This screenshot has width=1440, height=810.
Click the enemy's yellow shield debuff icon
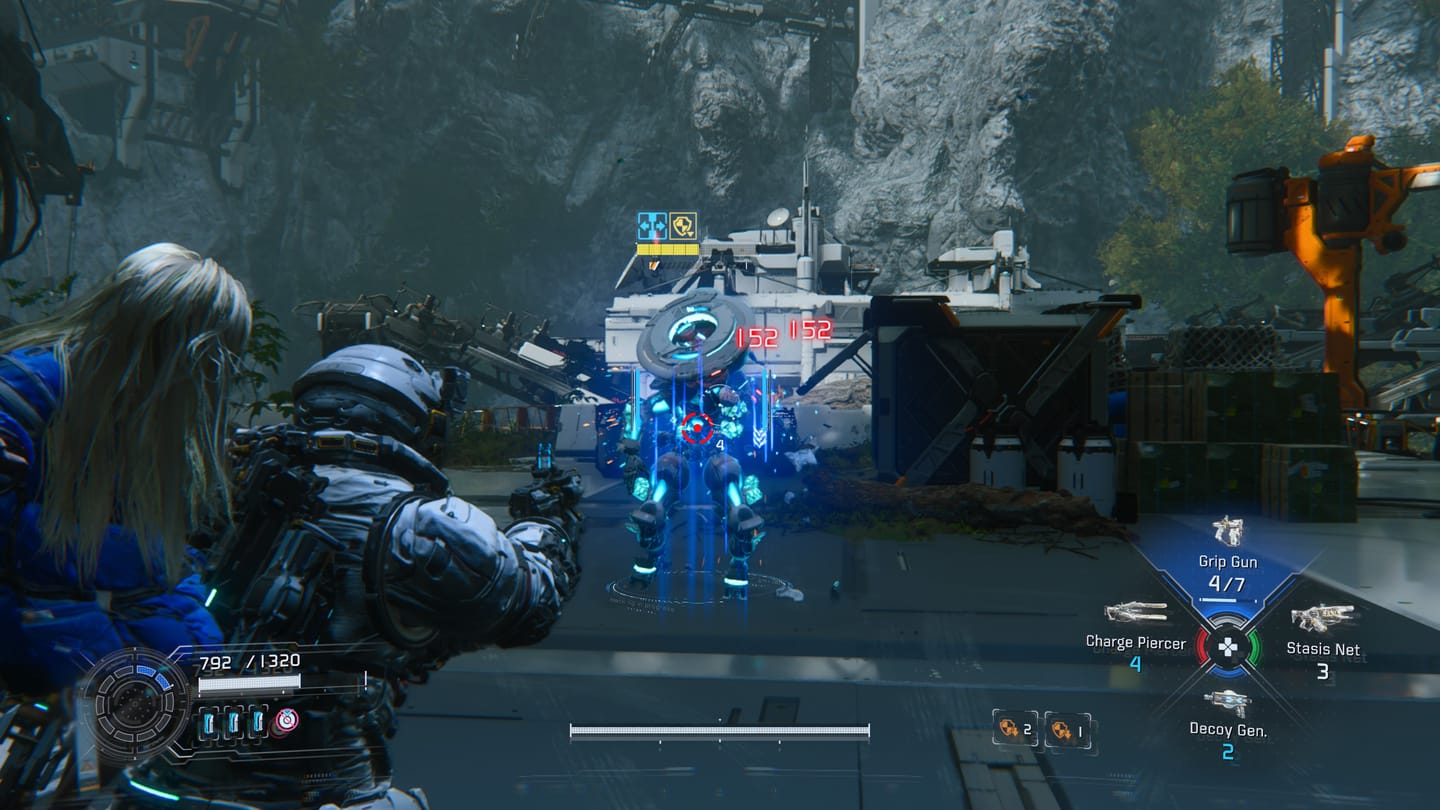pyautogui.click(x=683, y=226)
